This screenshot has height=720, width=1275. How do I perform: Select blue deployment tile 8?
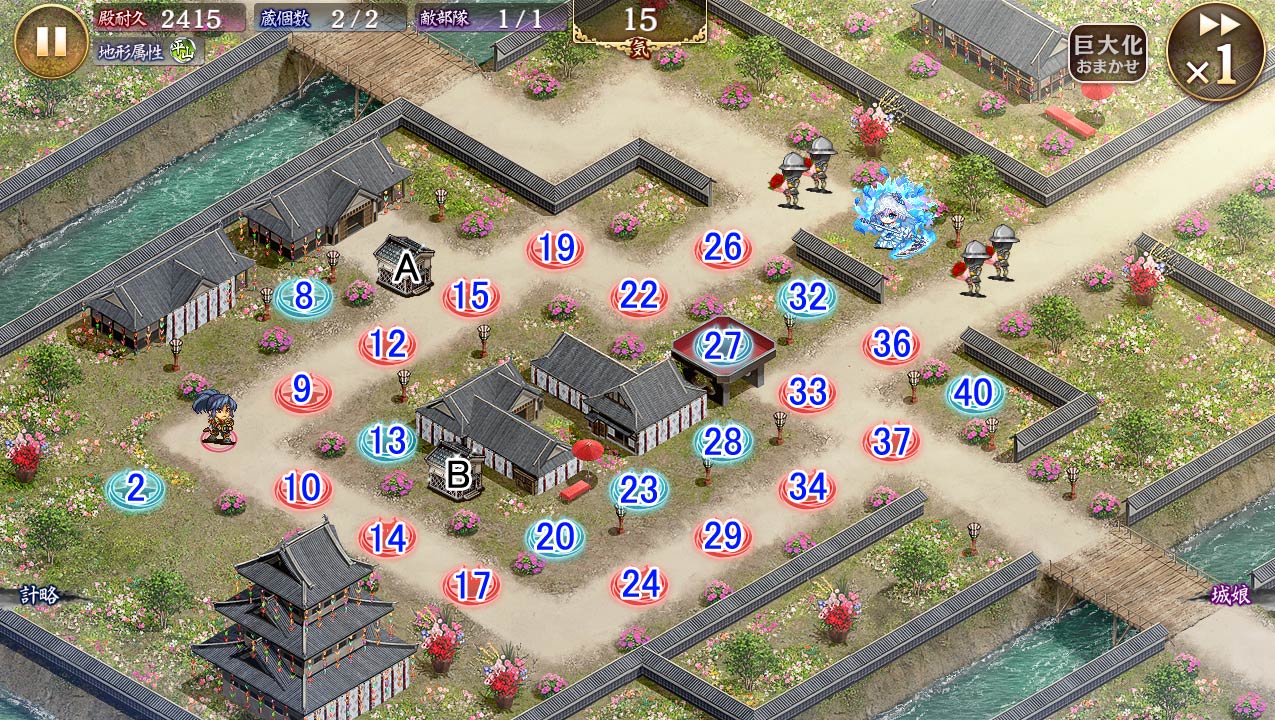pos(304,297)
